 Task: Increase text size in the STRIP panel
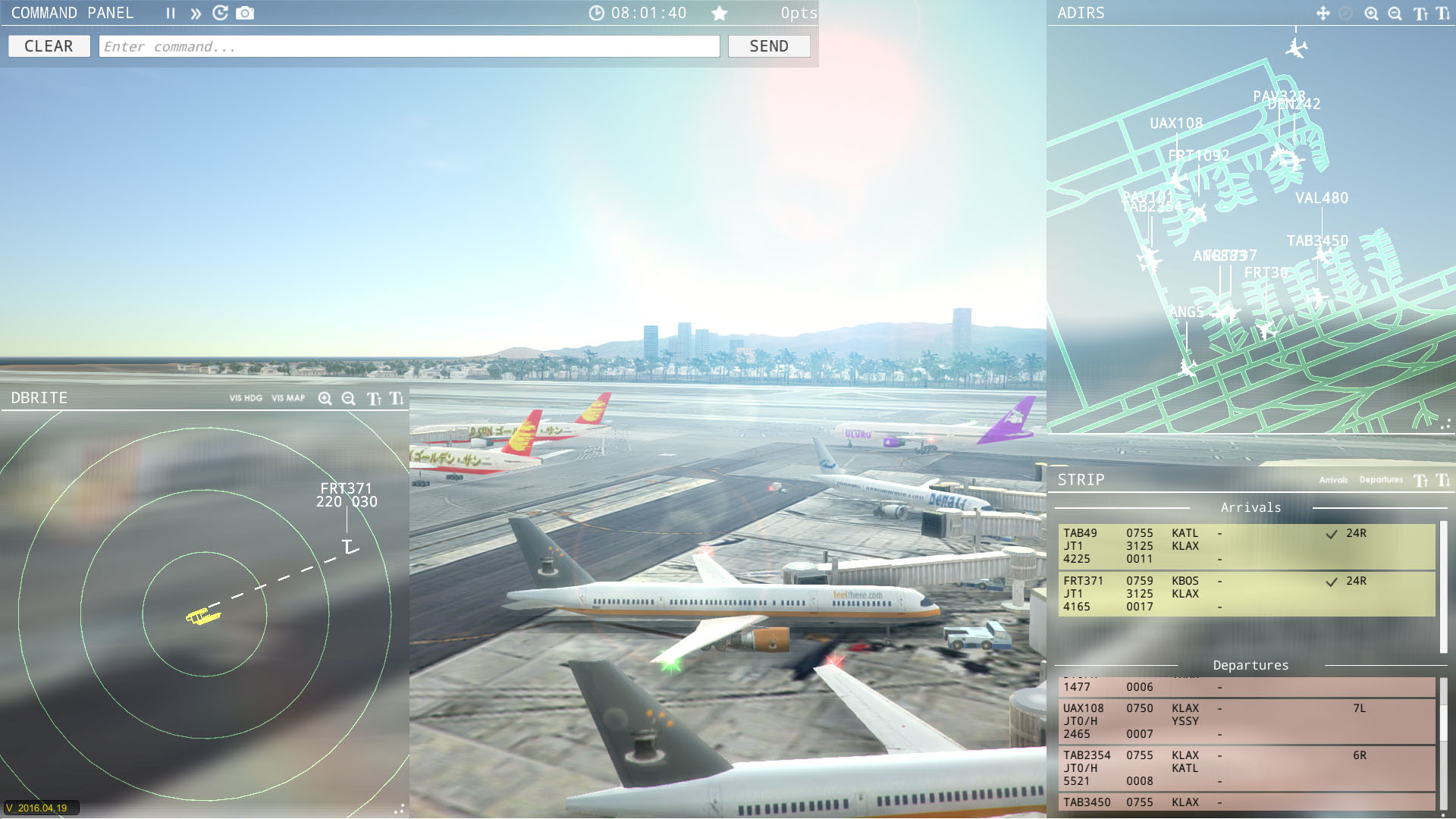(x=1421, y=479)
